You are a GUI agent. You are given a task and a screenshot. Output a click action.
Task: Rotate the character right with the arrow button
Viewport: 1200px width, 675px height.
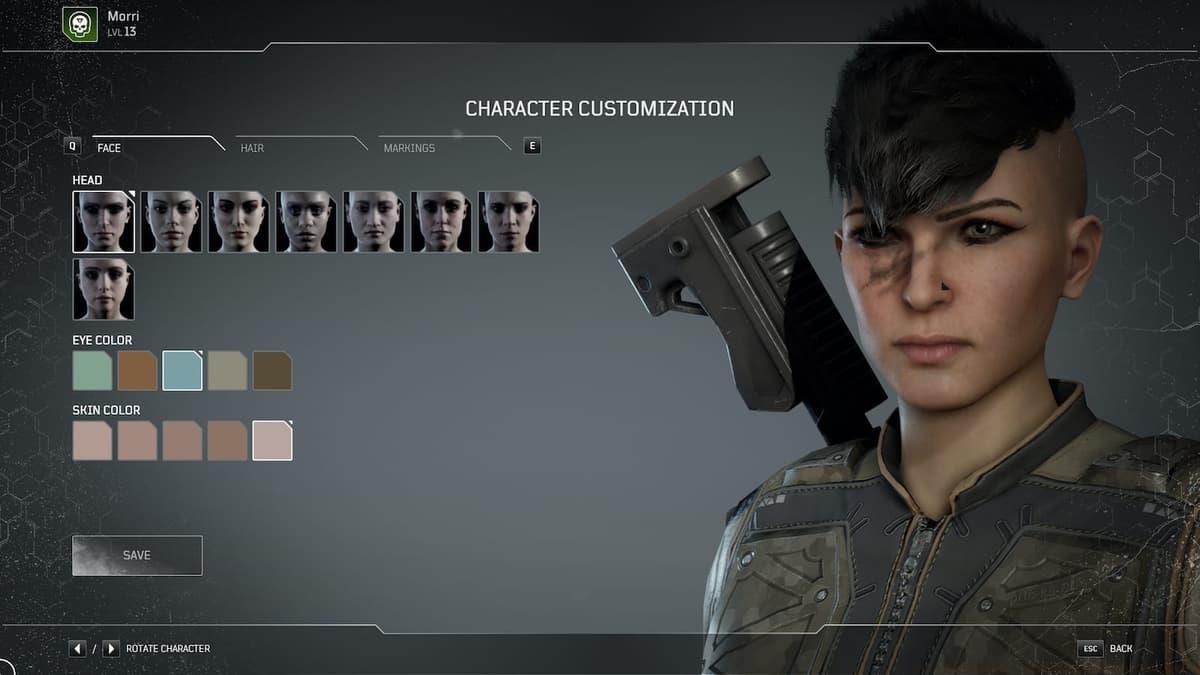pyautogui.click(x=110, y=649)
